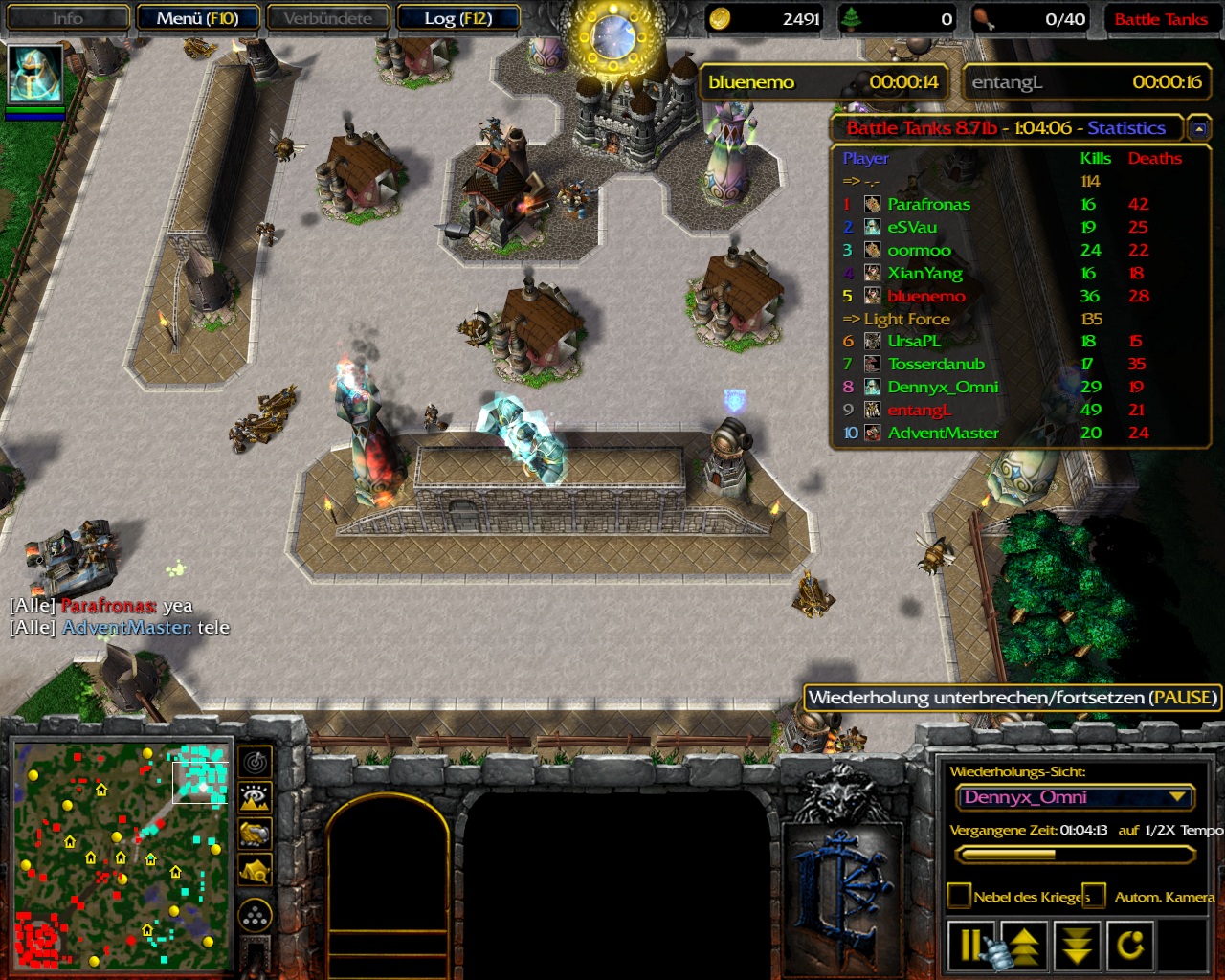Toggle minimap terrain display eye button
The height and width of the screenshot is (980, 1225).
(256, 797)
